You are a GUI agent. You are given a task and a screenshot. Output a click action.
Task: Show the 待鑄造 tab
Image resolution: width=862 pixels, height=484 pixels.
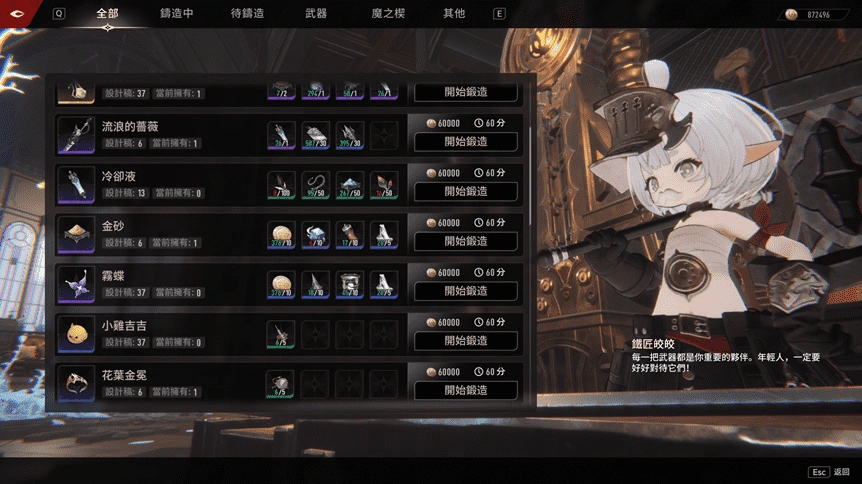coord(247,14)
